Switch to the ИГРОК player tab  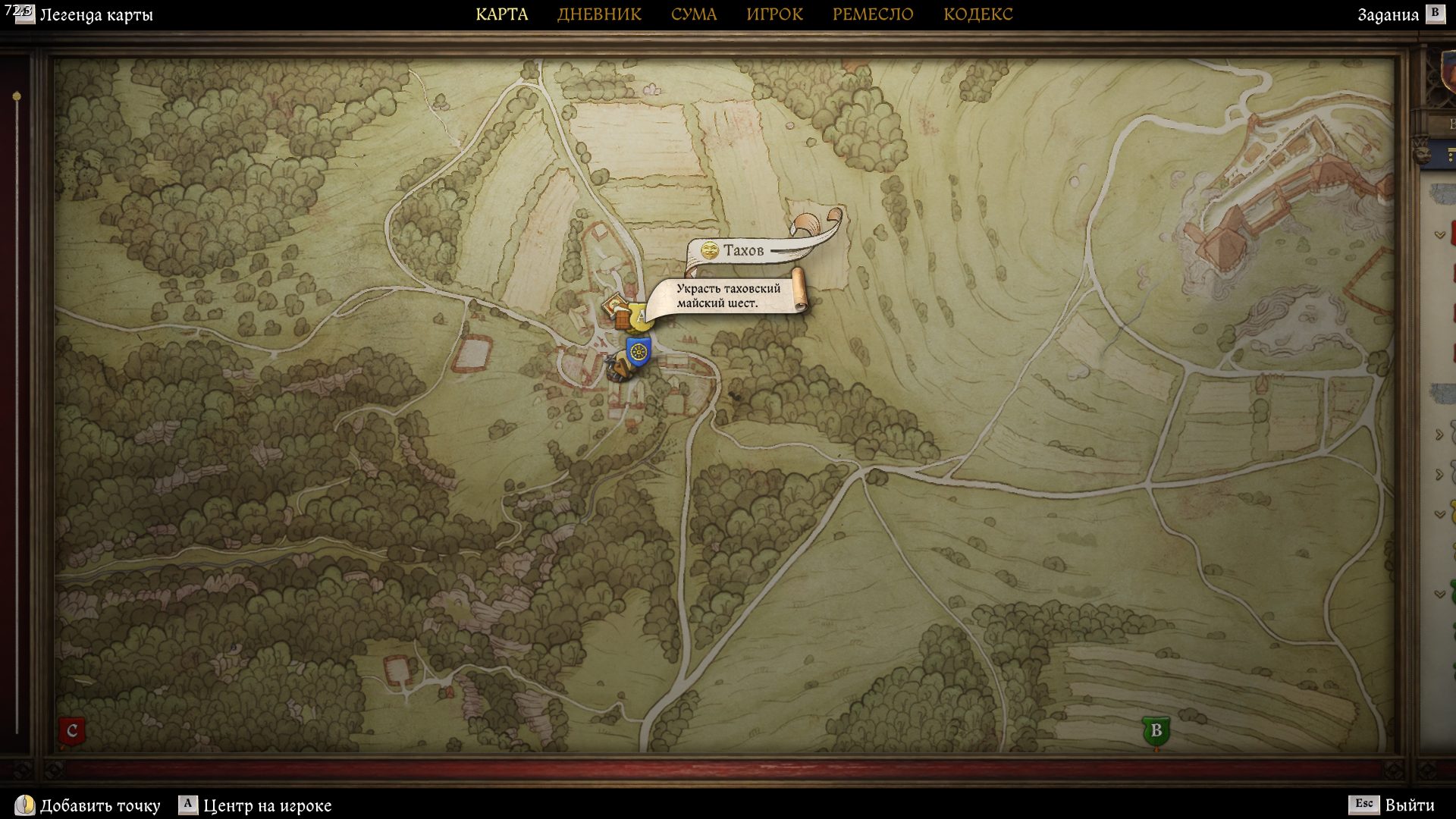(774, 14)
